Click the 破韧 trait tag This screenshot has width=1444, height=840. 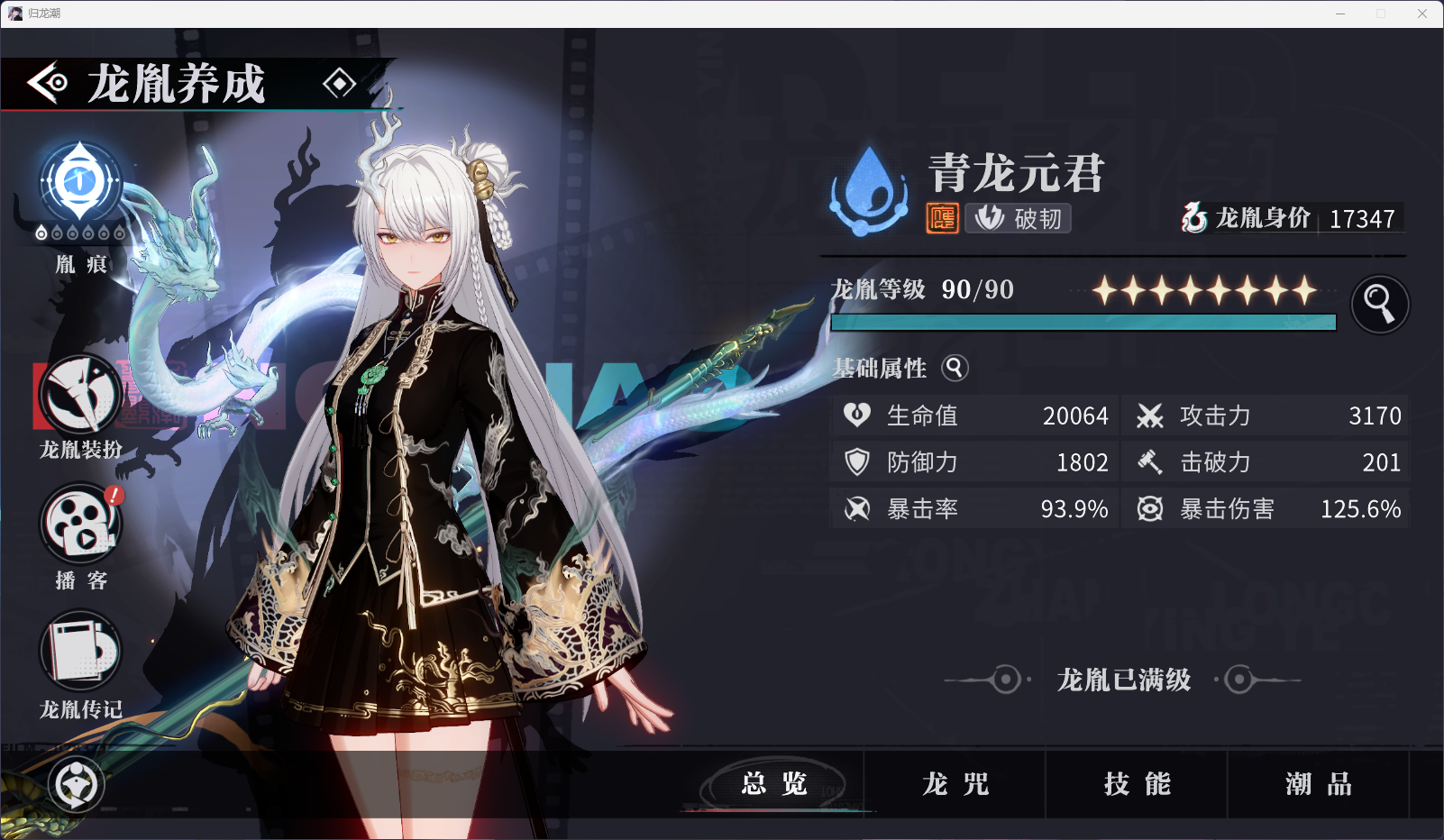pos(1017,218)
